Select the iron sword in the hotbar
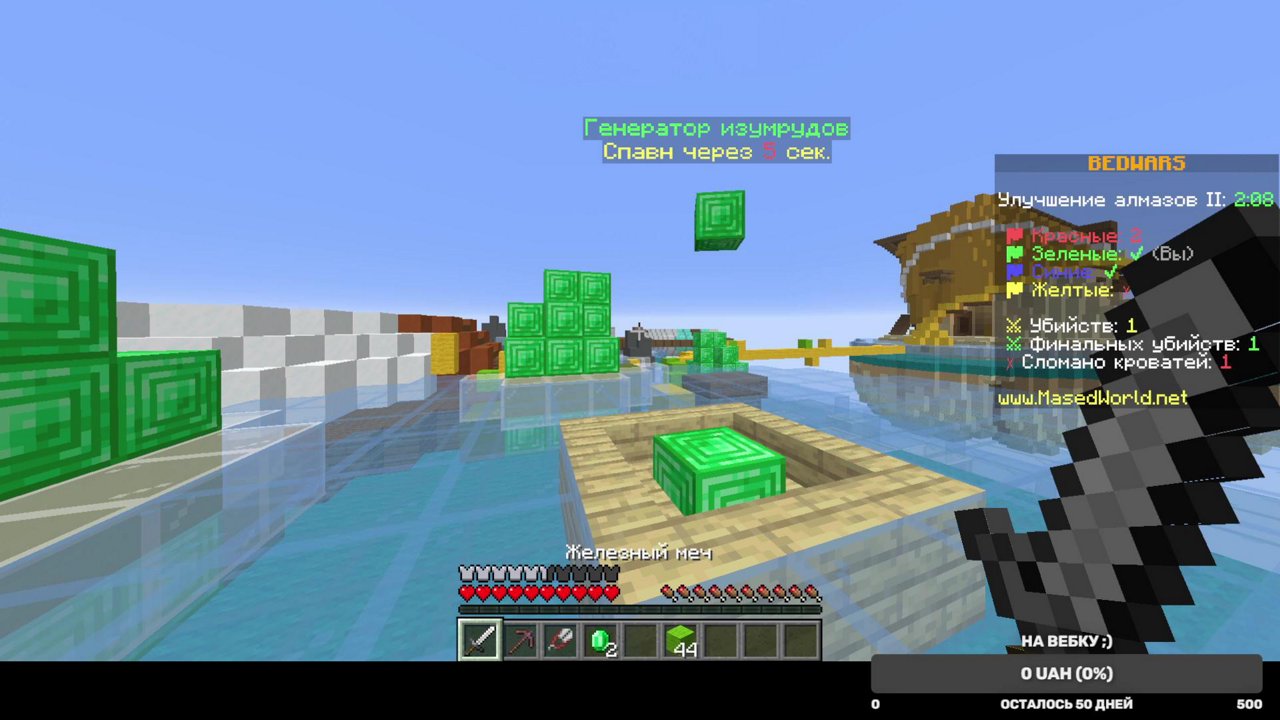 [x=478, y=640]
